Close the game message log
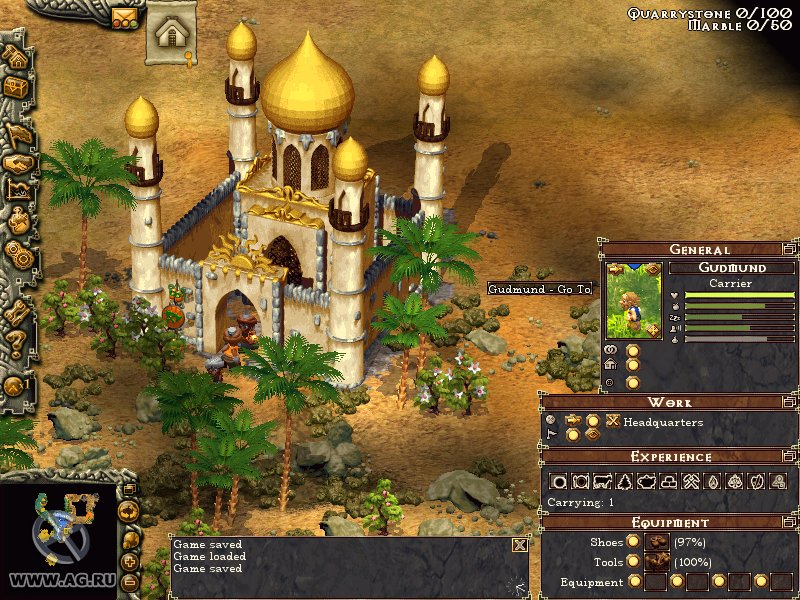This screenshot has width=800, height=600. click(x=519, y=545)
